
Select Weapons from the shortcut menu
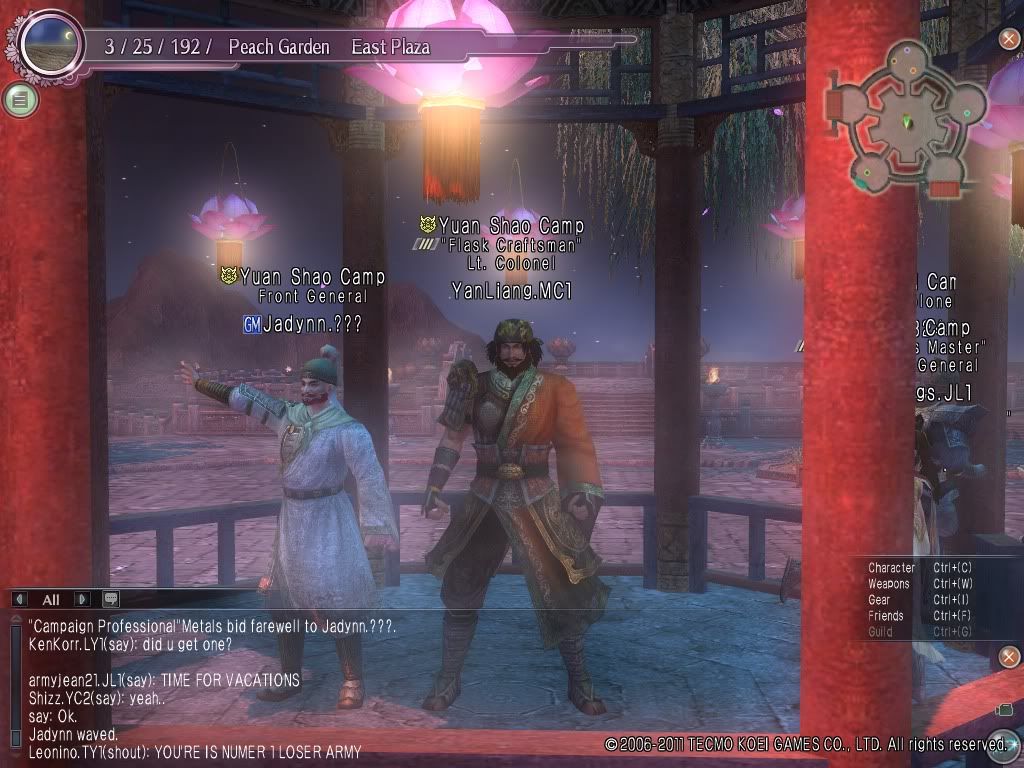tap(889, 584)
